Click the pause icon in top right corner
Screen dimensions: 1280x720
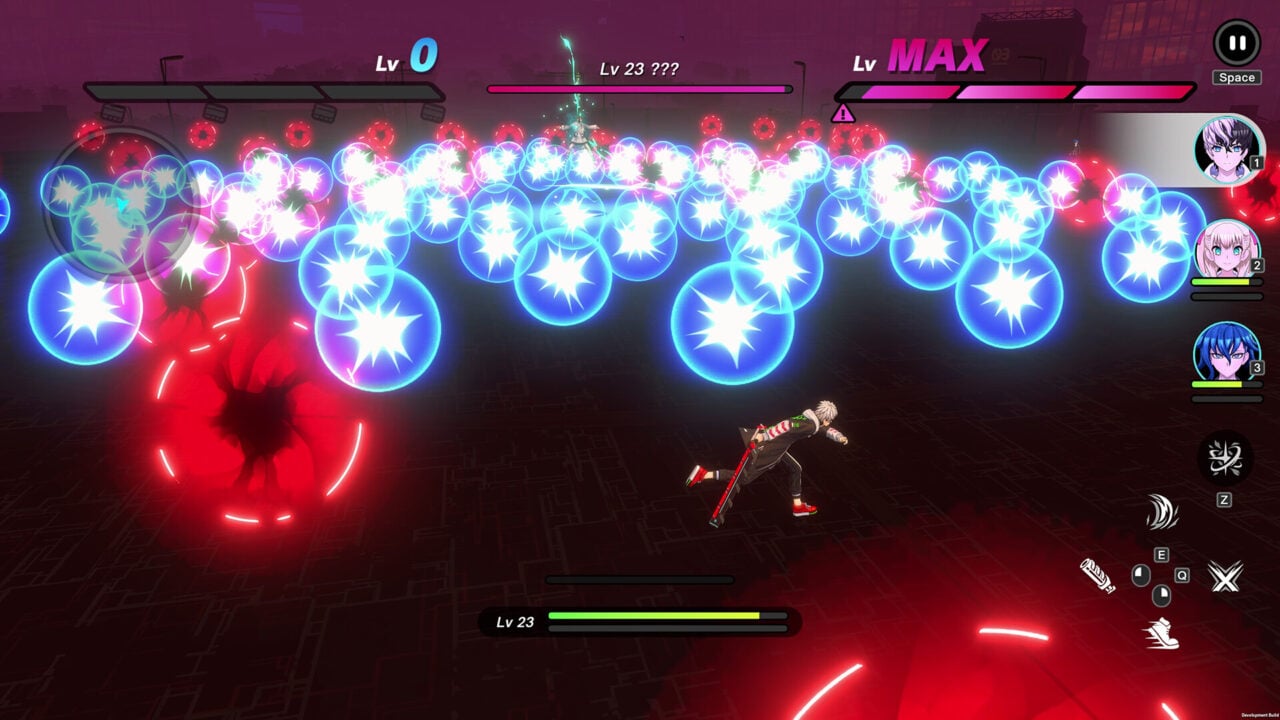point(1237,41)
